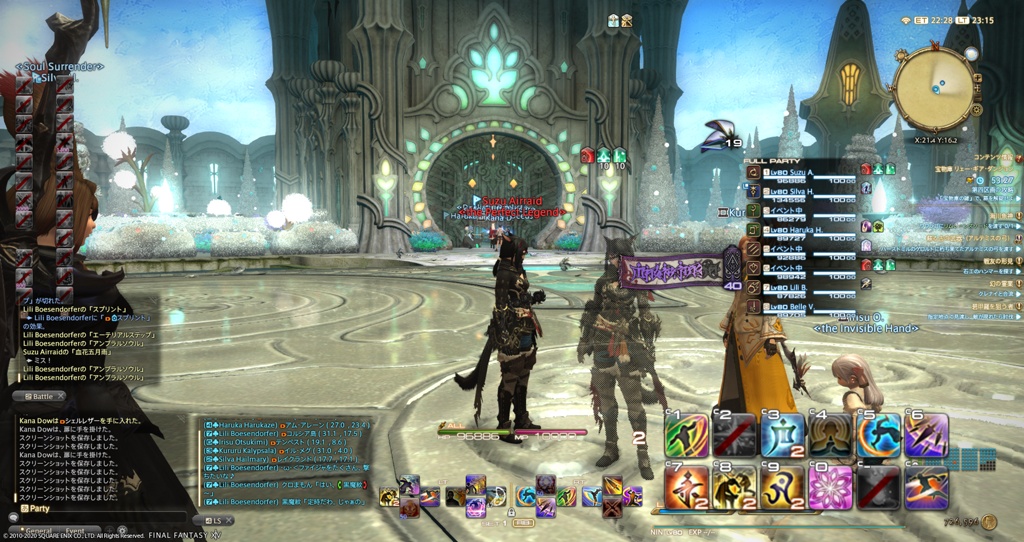Viewport: 1024px width, 542px height.
Task: Open the circular minimap
Action: pos(933,89)
